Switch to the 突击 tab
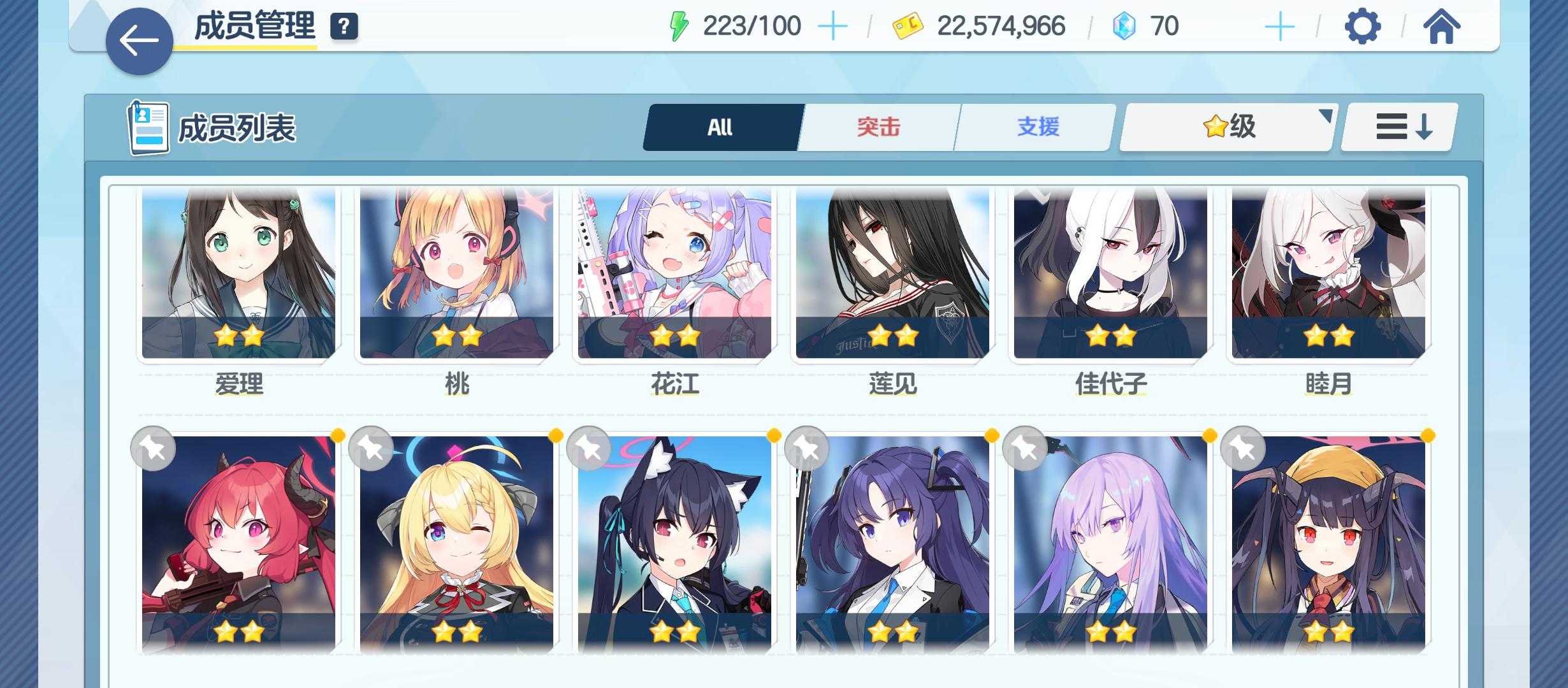Viewport: 1568px width, 688px height. click(878, 127)
